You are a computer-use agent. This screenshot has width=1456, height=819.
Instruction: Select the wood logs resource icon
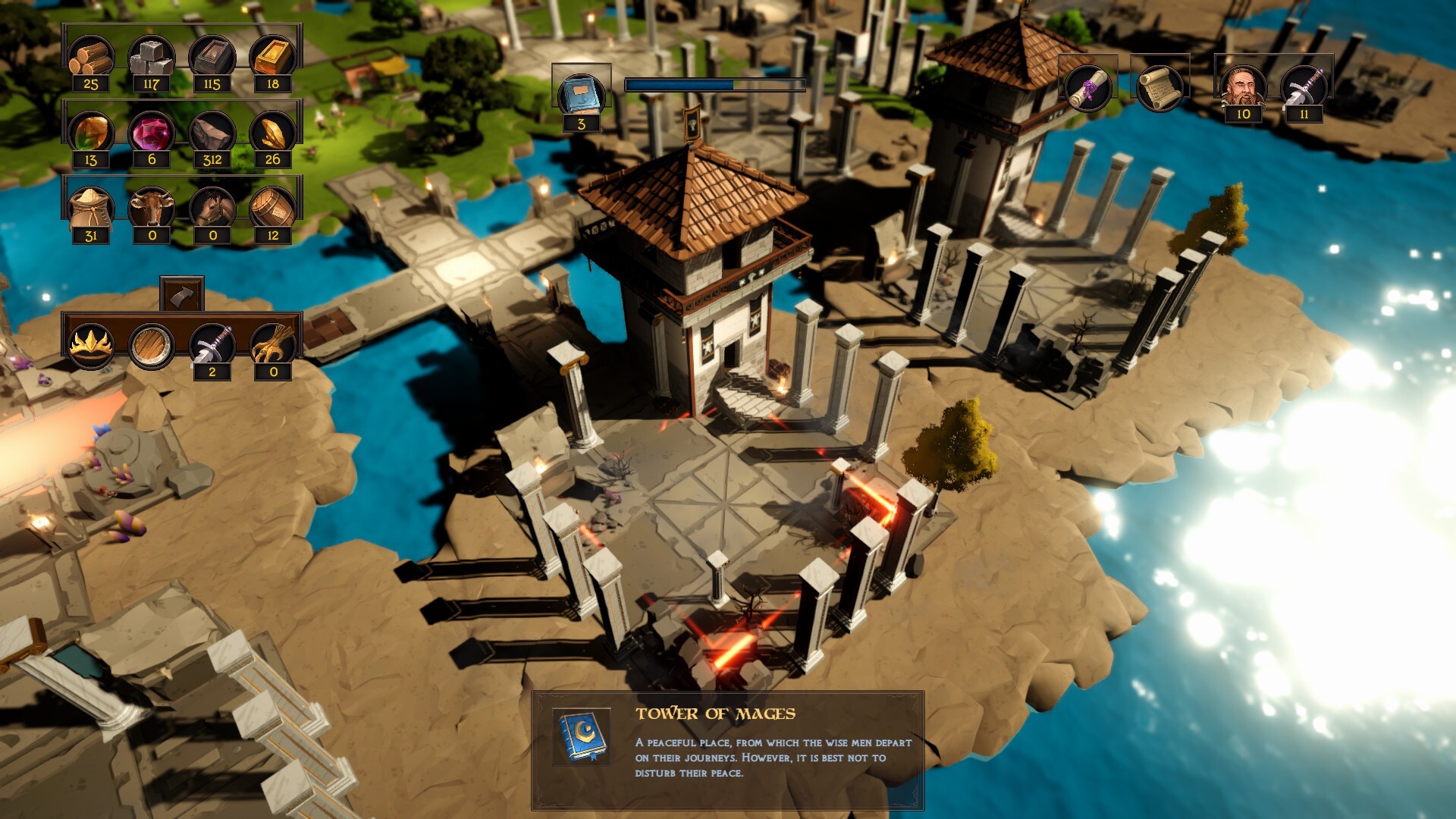(91, 57)
